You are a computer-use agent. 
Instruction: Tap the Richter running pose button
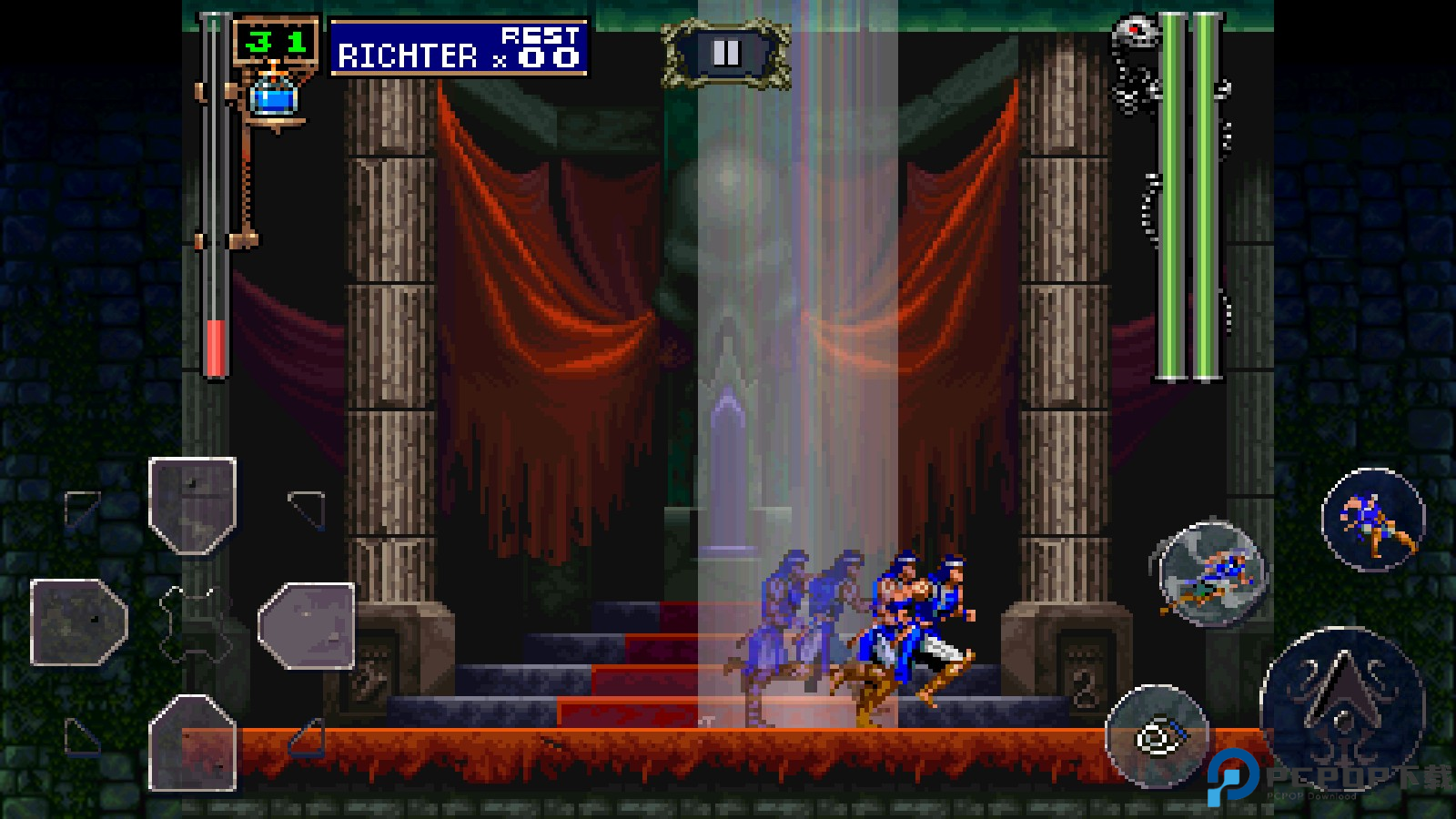(1372, 520)
